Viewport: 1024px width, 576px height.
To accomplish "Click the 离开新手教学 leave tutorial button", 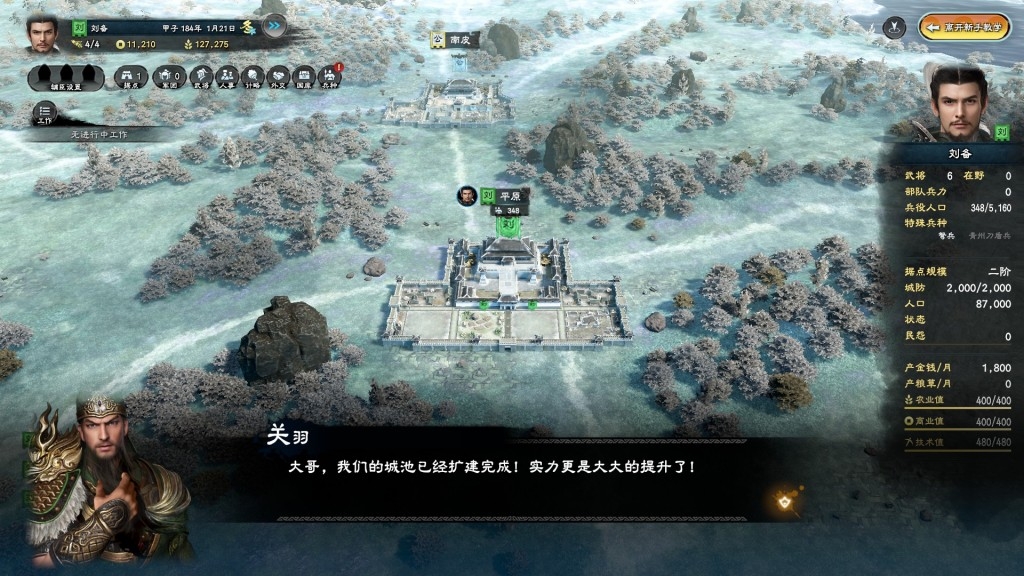I will tap(965, 27).
